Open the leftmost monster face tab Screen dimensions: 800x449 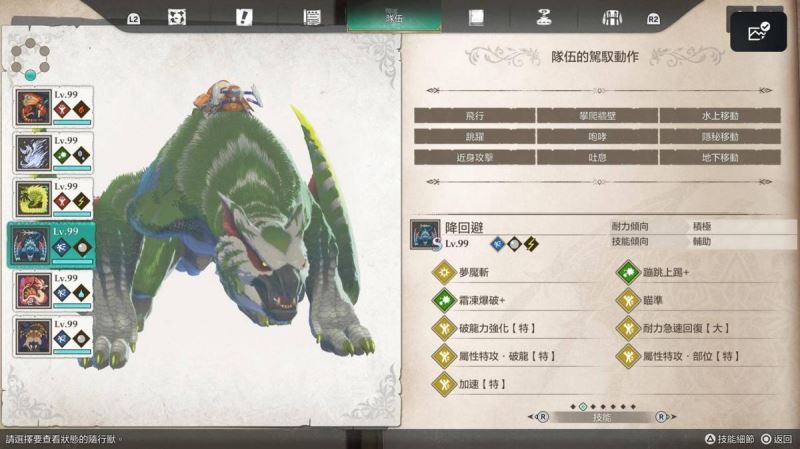click(x=177, y=17)
